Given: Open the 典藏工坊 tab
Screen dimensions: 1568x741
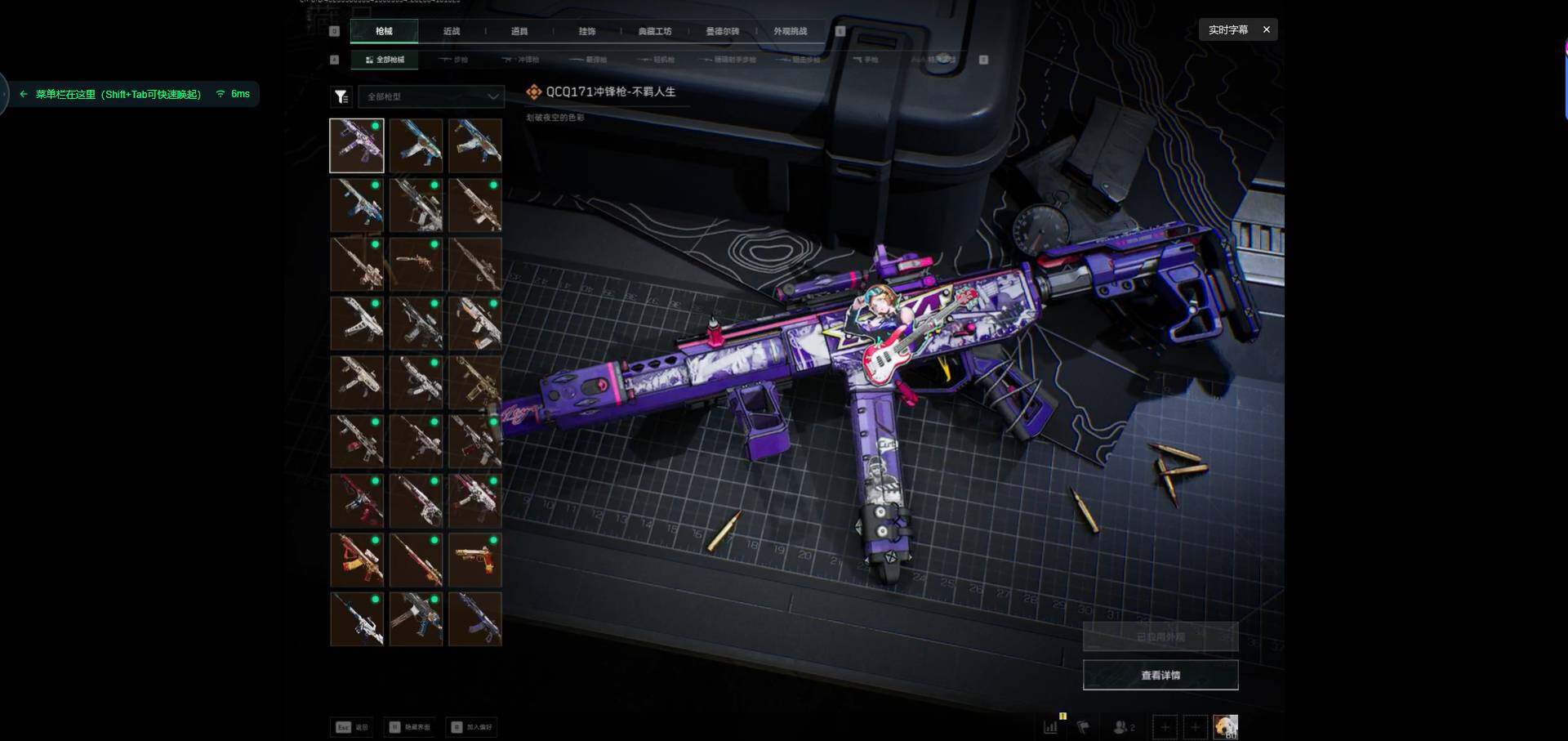Looking at the screenshot, I should point(655,31).
